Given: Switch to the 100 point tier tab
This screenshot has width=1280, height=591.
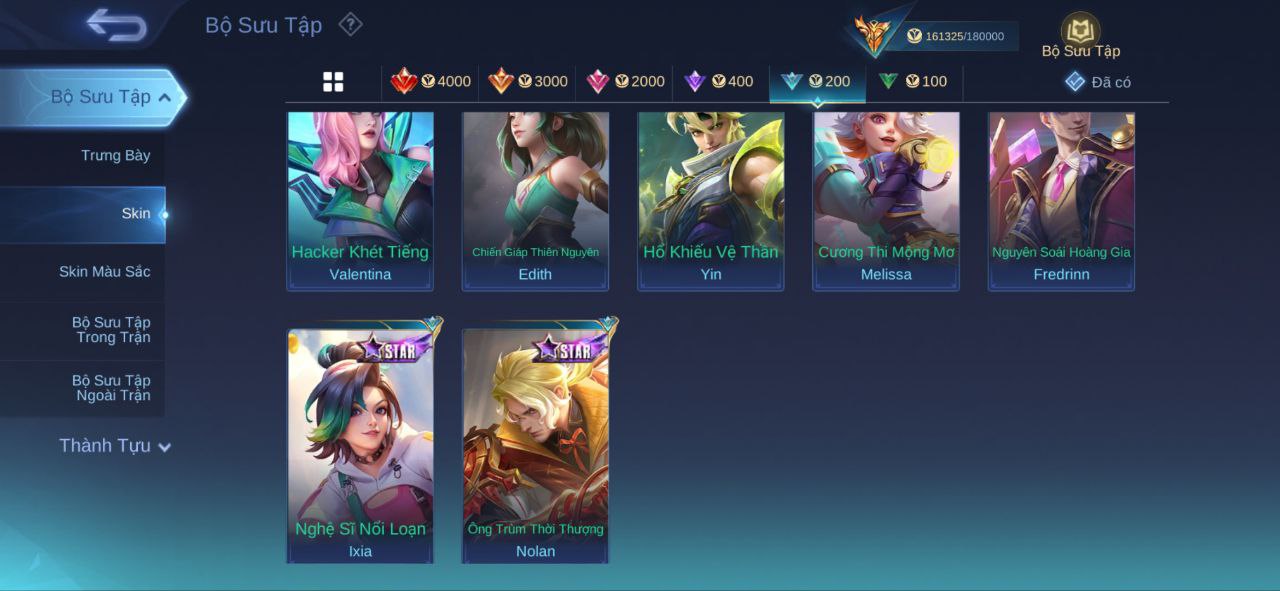Looking at the screenshot, I should pos(913,82).
